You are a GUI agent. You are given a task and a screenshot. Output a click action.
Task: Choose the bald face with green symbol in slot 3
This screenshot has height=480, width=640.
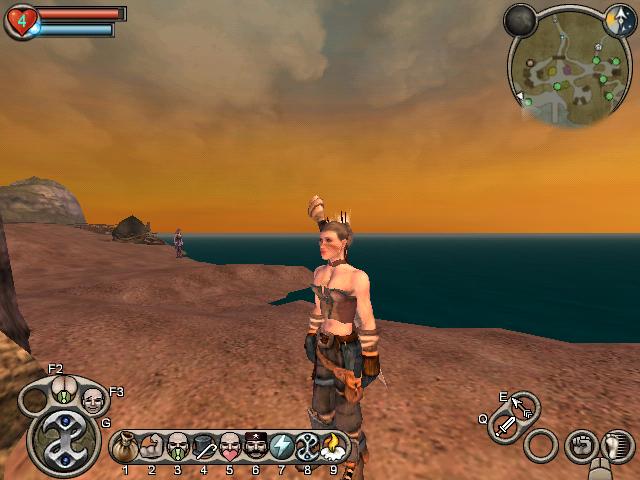click(x=178, y=446)
